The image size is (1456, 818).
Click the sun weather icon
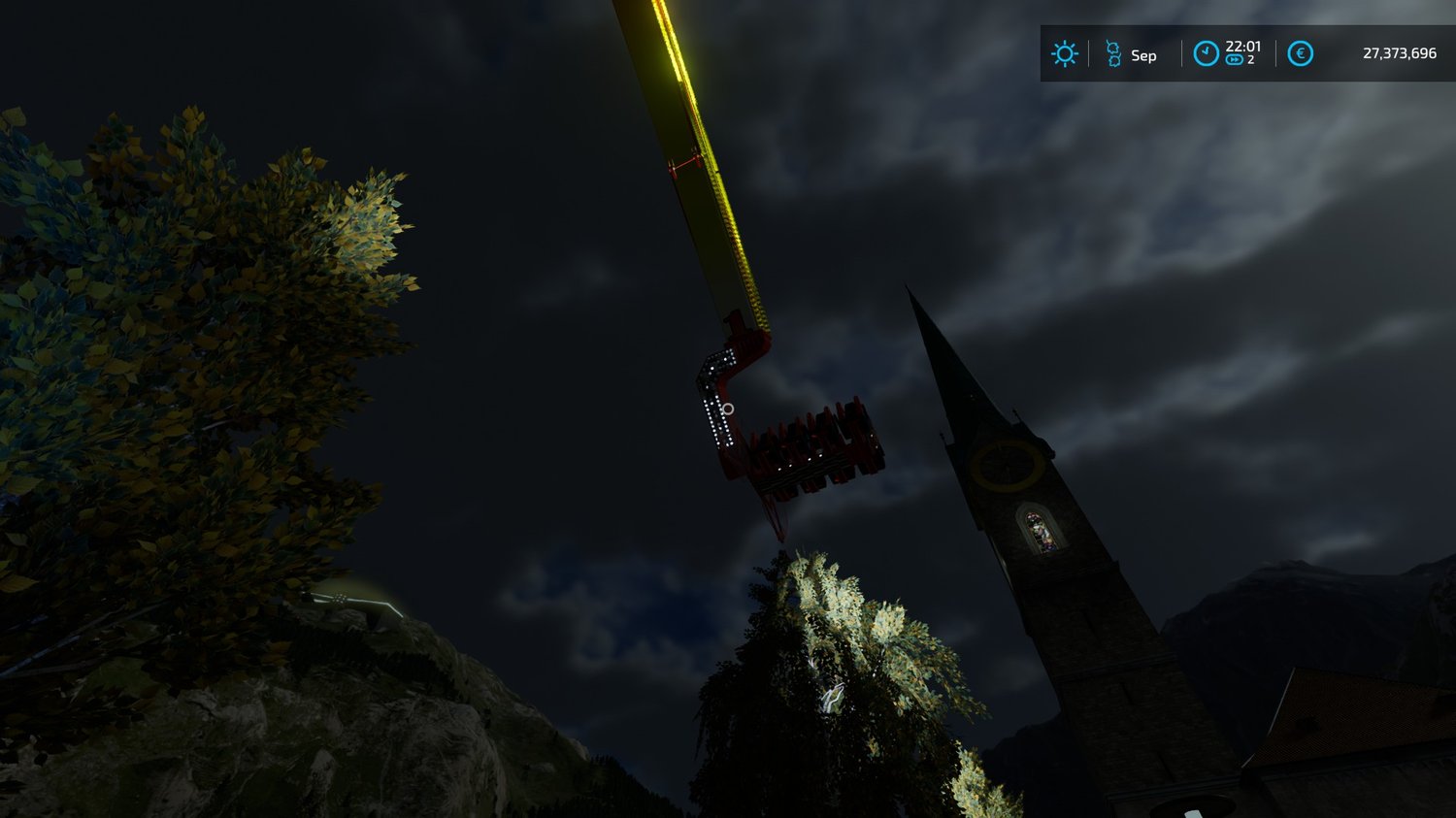1064,54
